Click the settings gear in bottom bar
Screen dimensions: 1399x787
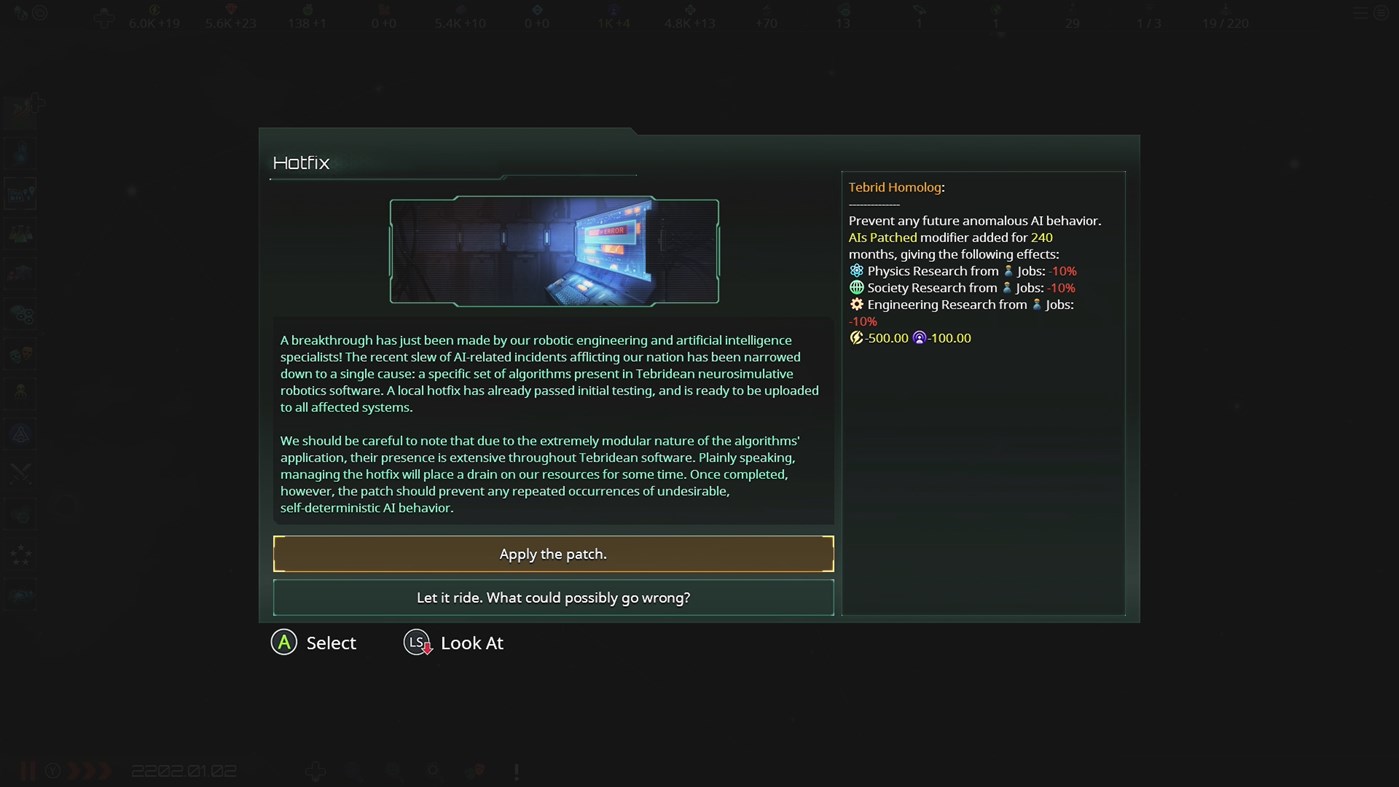click(x=433, y=770)
